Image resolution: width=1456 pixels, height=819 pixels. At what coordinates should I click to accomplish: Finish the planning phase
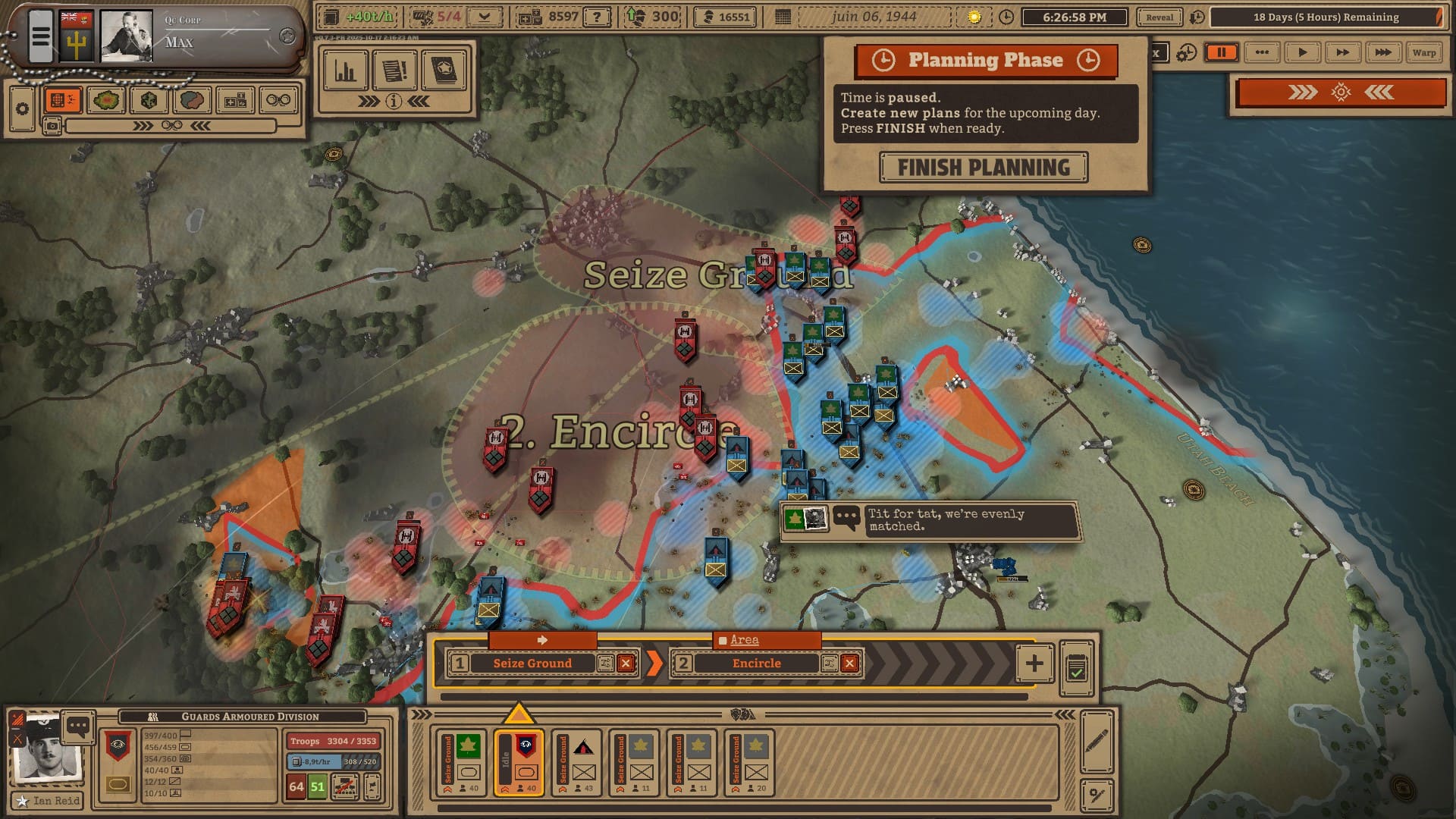pyautogui.click(x=984, y=168)
